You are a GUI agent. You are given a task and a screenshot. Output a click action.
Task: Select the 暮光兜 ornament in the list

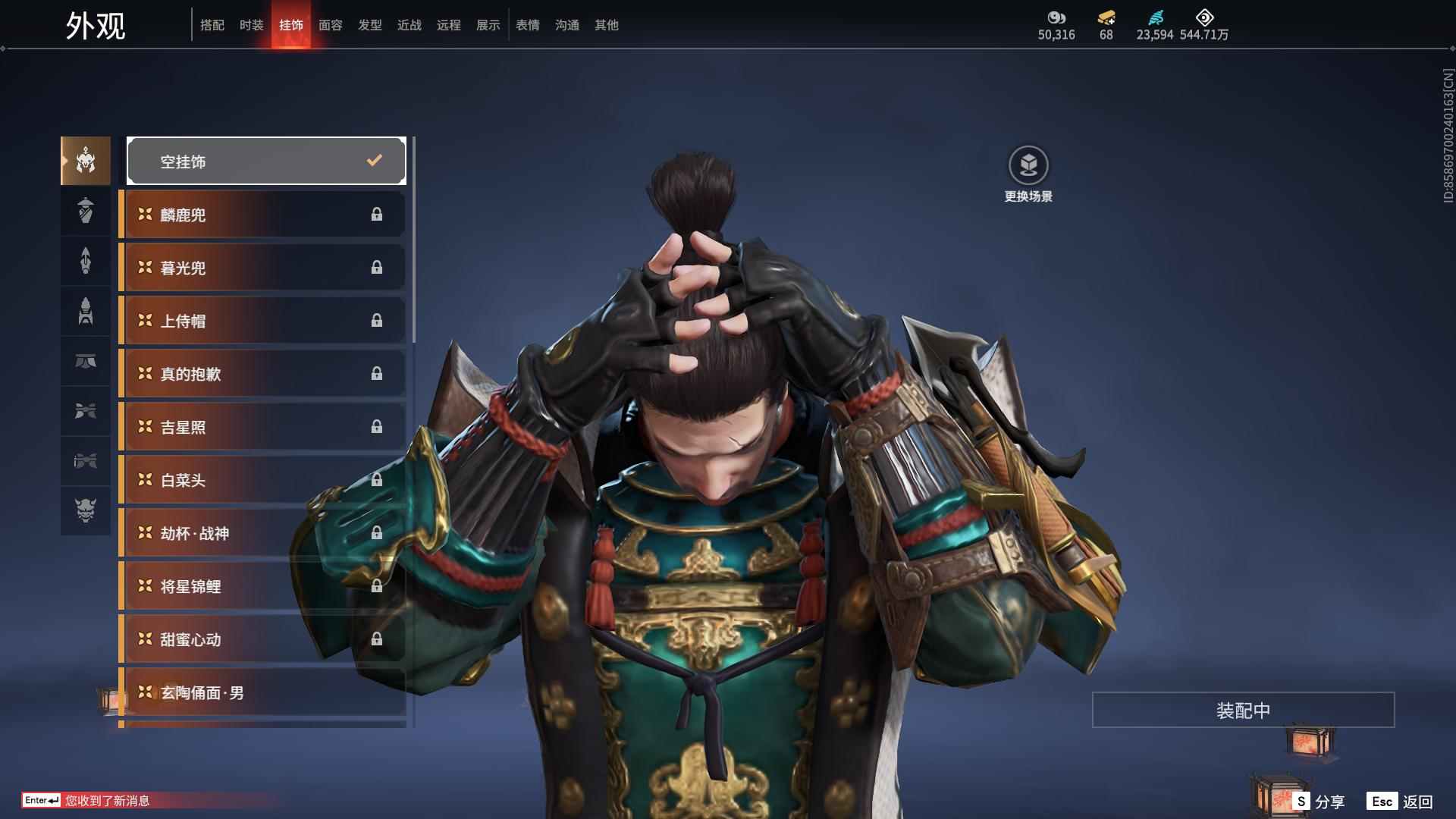262,267
